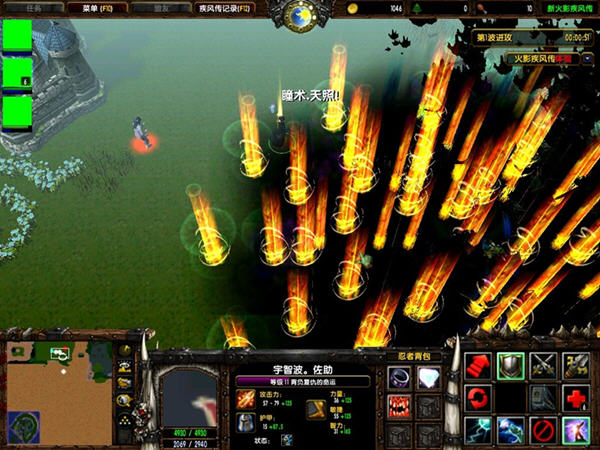Click the red prohibition sign ability
The height and width of the screenshot is (450, 600).
pyautogui.click(x=544, y=430)
